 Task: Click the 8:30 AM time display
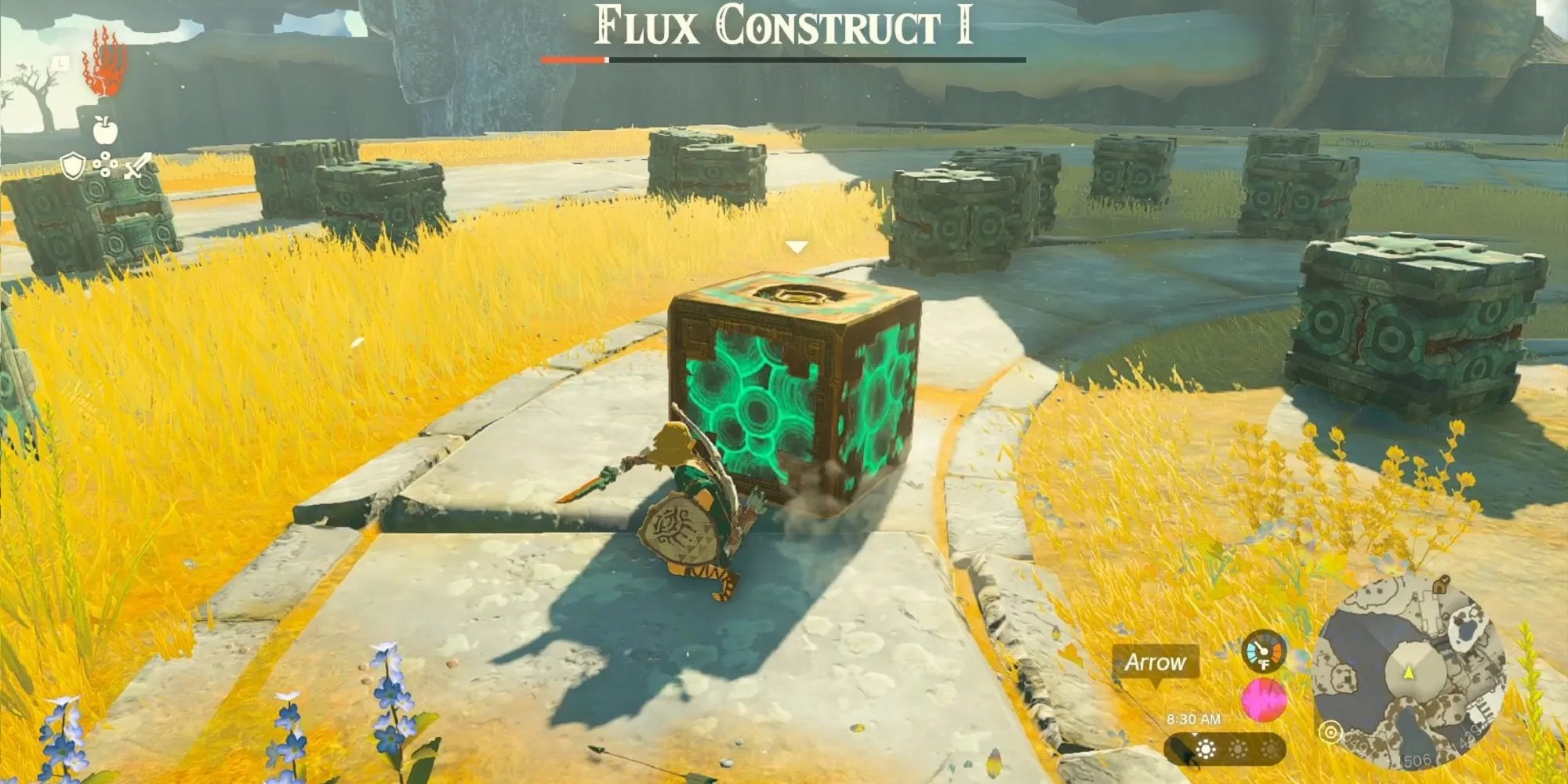[x=1194, y=719]
